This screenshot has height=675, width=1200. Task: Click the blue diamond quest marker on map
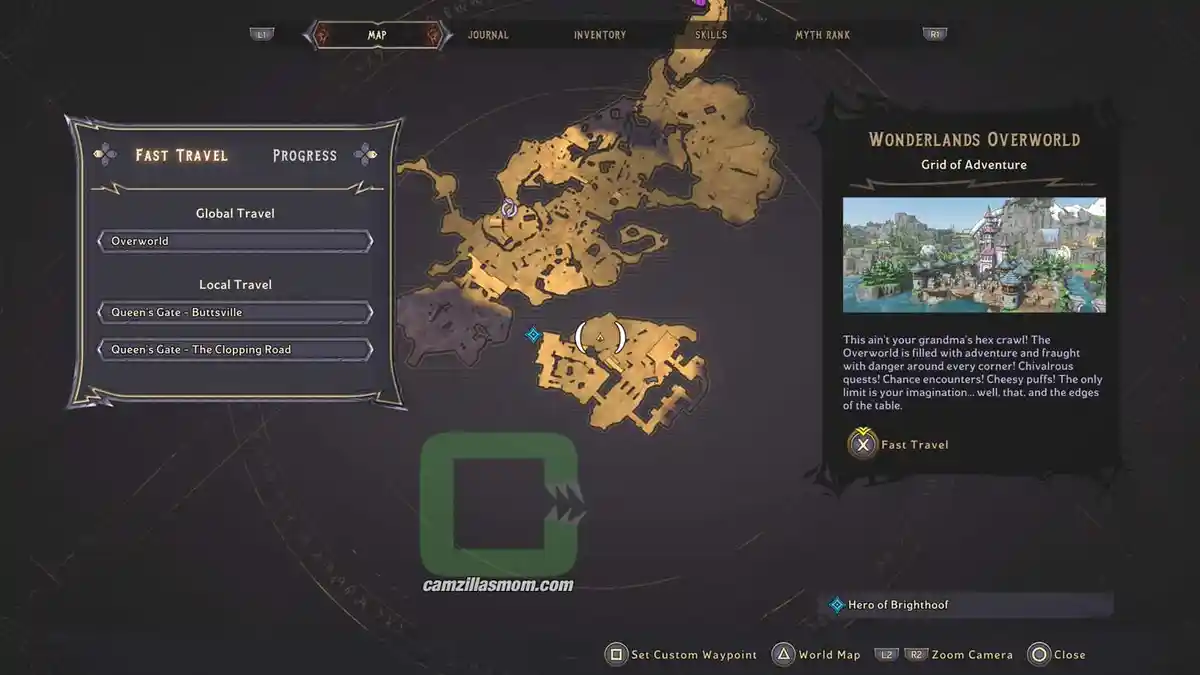coord(533,335)
